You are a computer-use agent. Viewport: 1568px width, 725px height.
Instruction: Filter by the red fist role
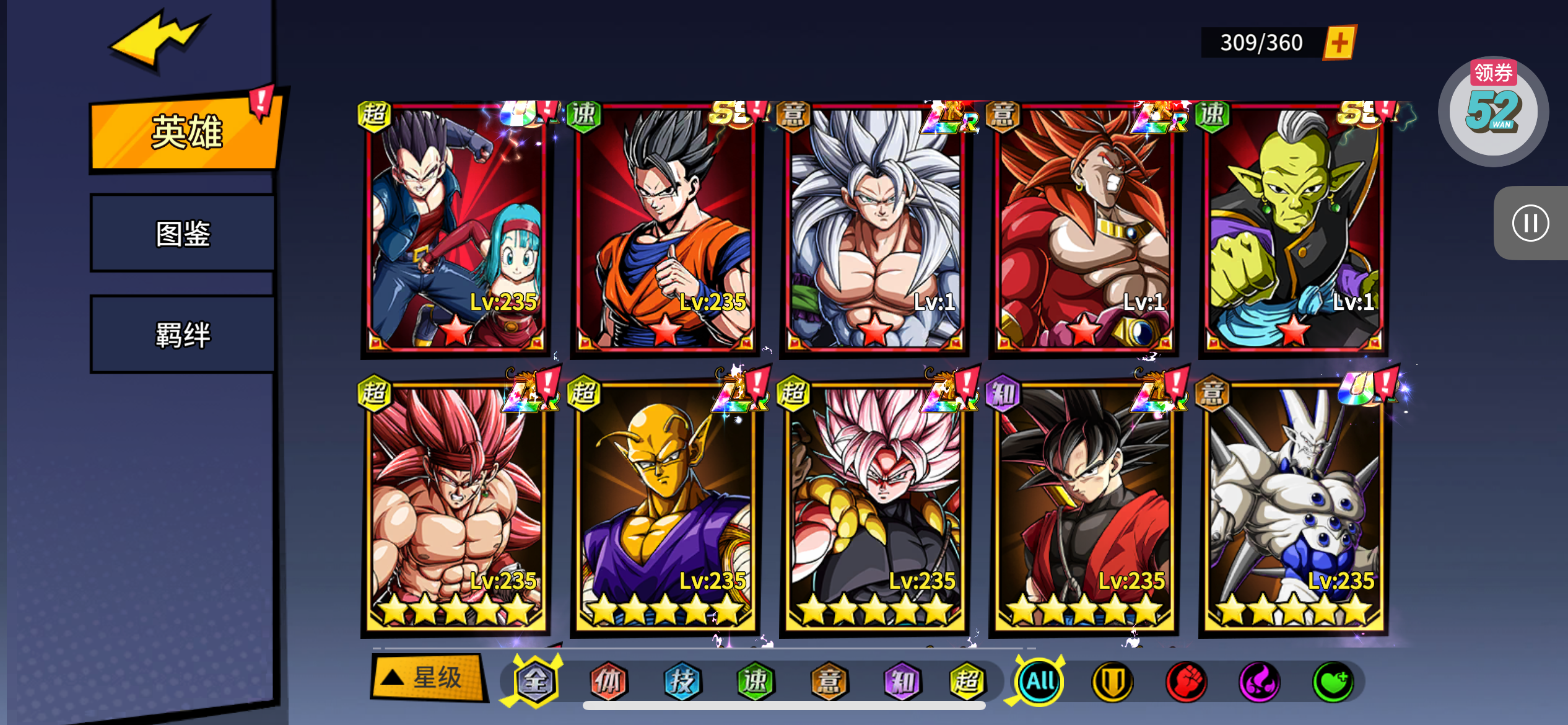coord(1186,682)
